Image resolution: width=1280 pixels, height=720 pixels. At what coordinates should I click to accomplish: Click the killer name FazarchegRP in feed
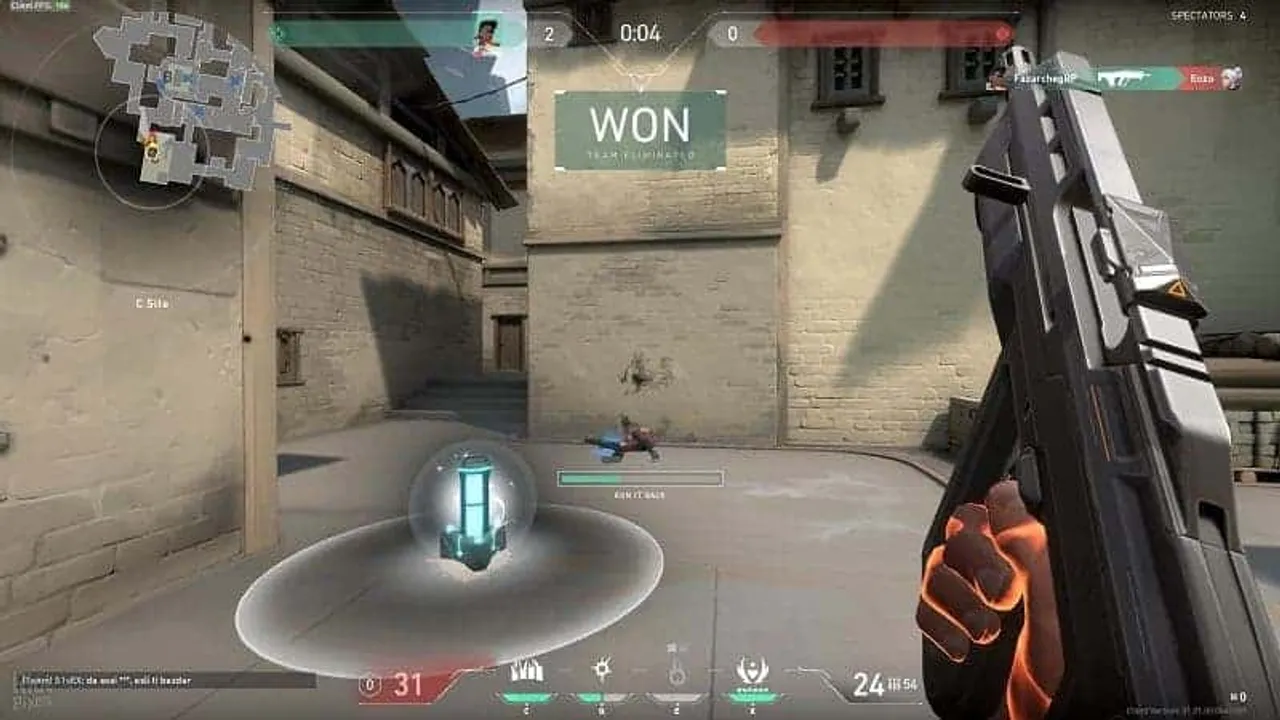[1041, 77]
